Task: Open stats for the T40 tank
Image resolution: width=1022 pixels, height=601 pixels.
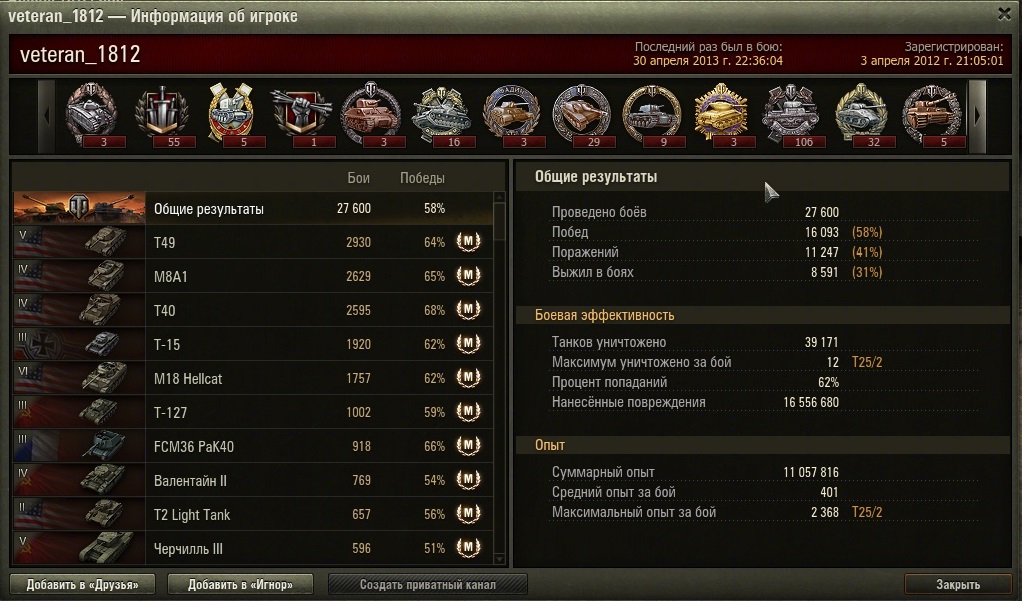Action: [253, 311]
